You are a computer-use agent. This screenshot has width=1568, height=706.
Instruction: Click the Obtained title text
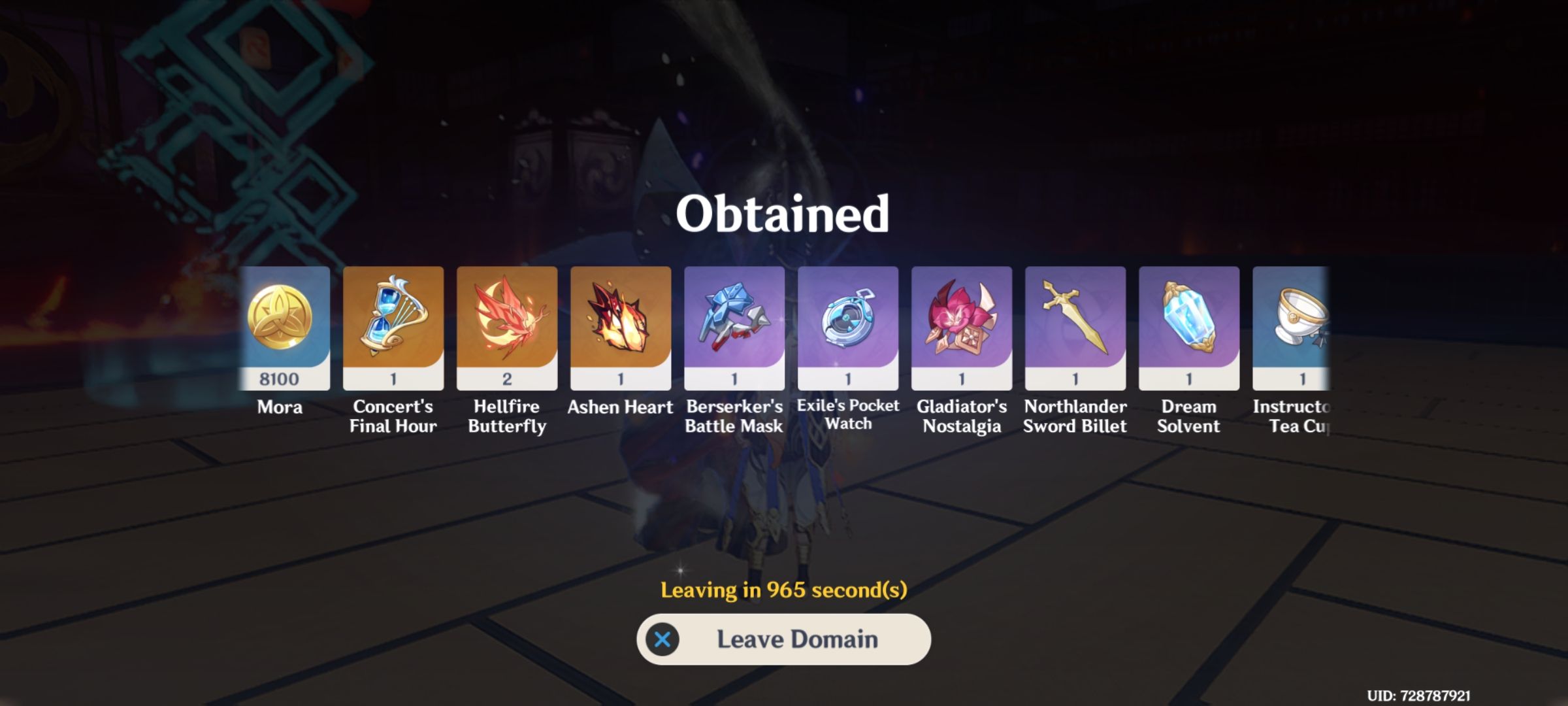point(784,214)
